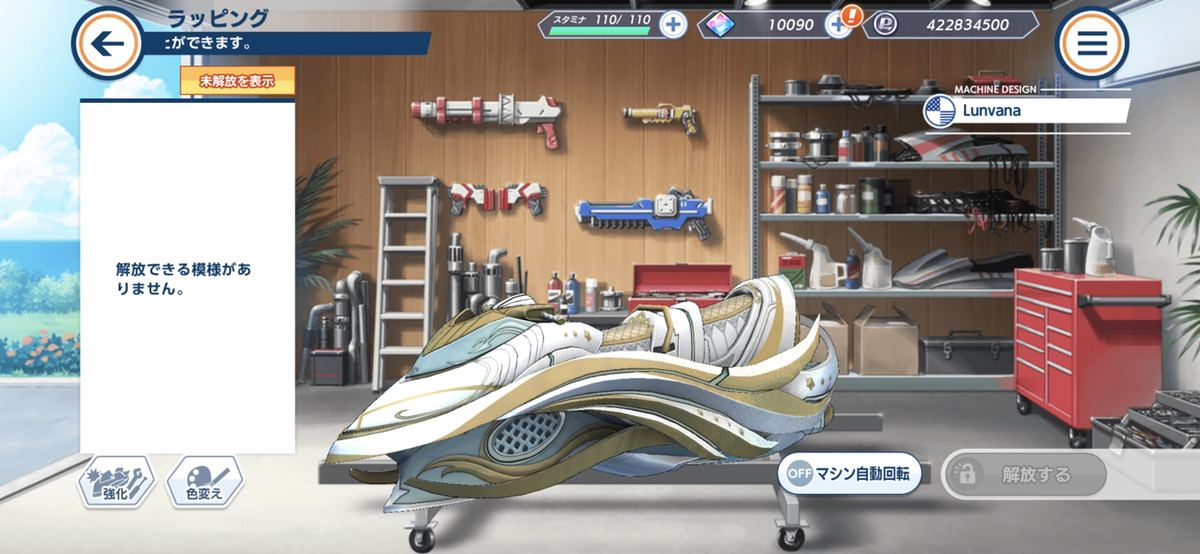Viewport: 1200px width, 554px height.
Task: Open the hamburger main menu
Action: pos(1092,43)
